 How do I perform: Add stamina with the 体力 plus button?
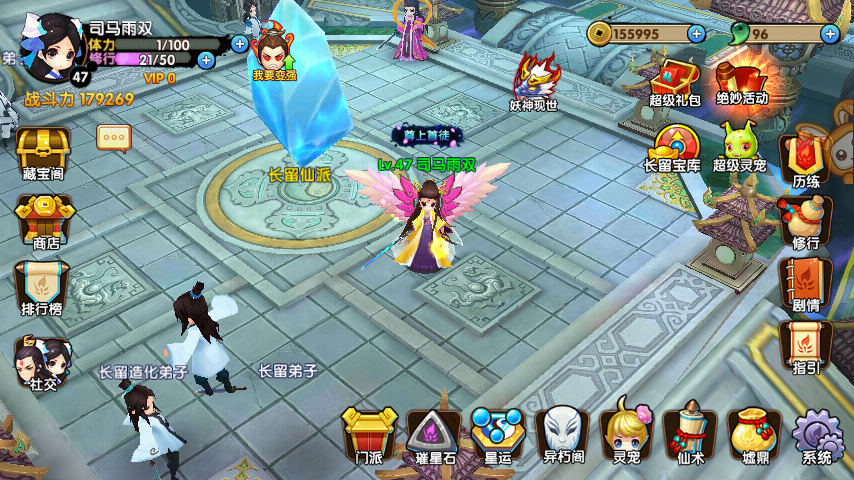click(x=240, y=43)
